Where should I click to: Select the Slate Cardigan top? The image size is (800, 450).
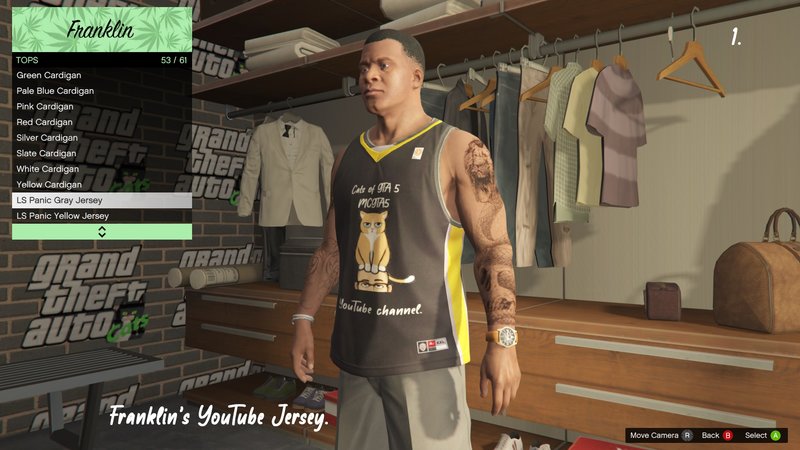tap(101, 153)
